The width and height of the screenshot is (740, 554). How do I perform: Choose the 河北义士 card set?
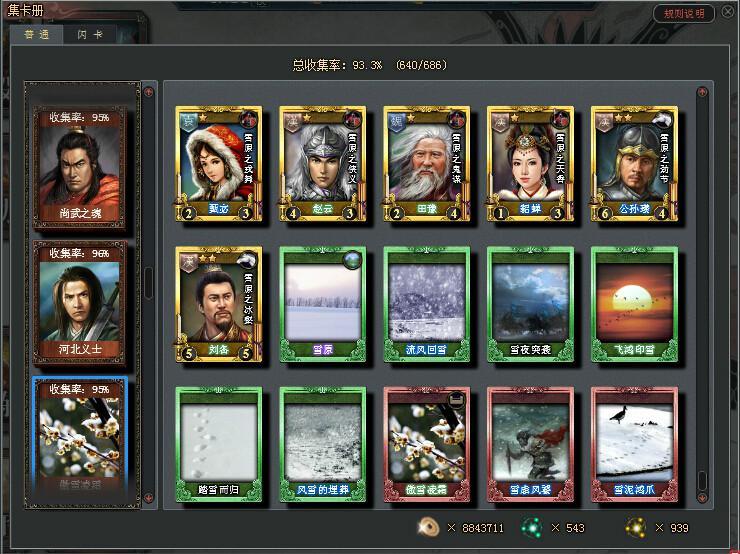pos(82,302)
